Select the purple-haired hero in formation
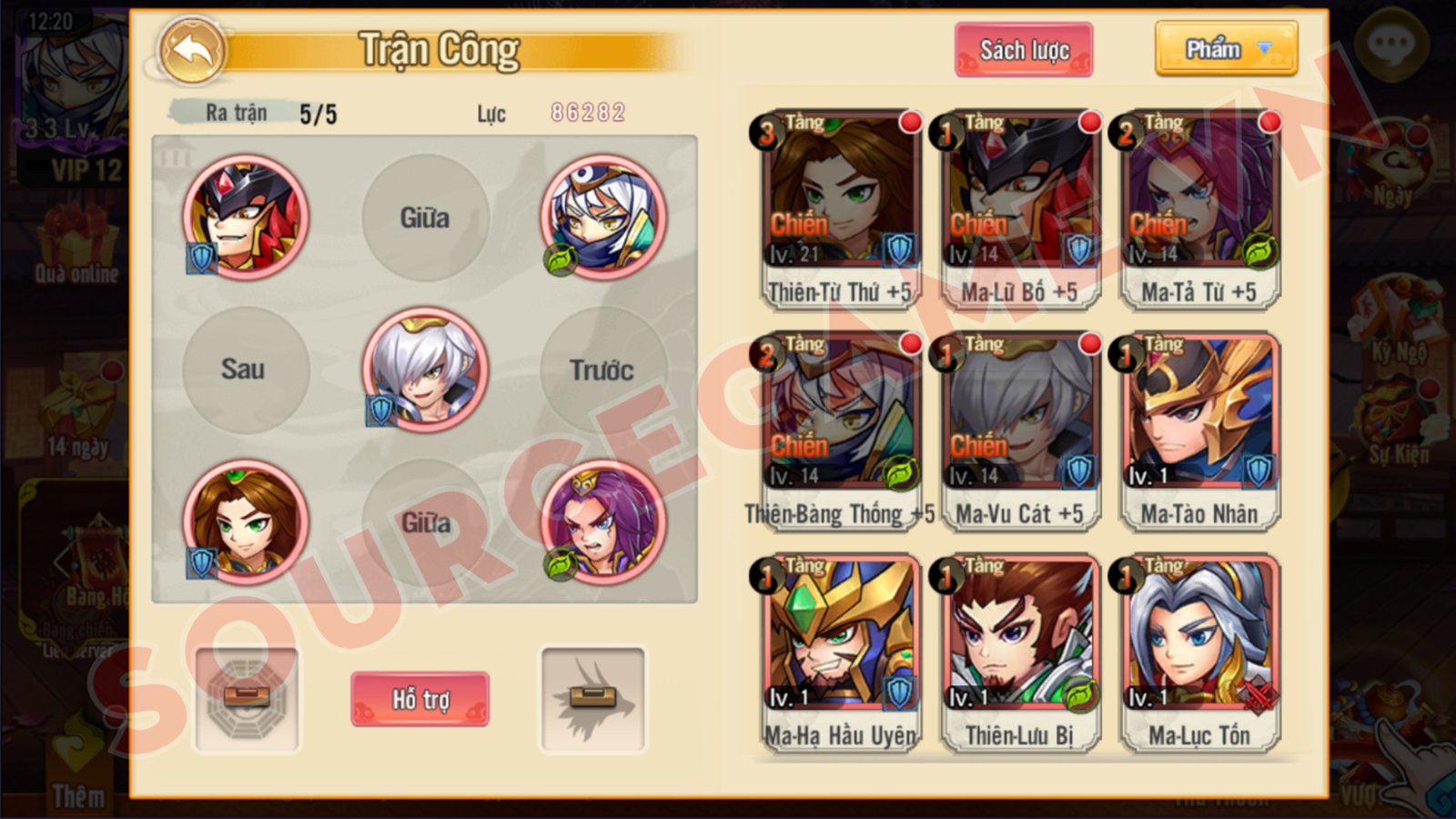The height and width of the screenshot is (819, 1456). click(x=602, y=522)
